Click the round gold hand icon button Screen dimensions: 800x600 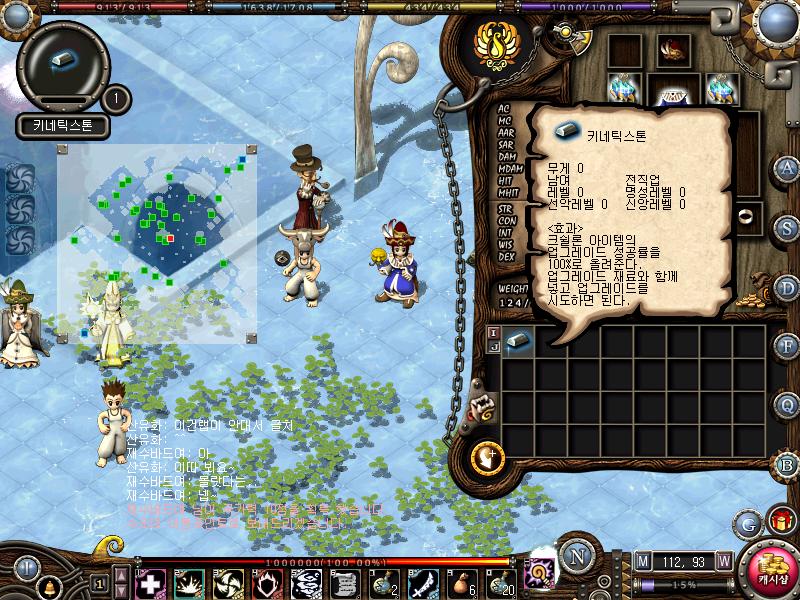click(x=487, y=457)
